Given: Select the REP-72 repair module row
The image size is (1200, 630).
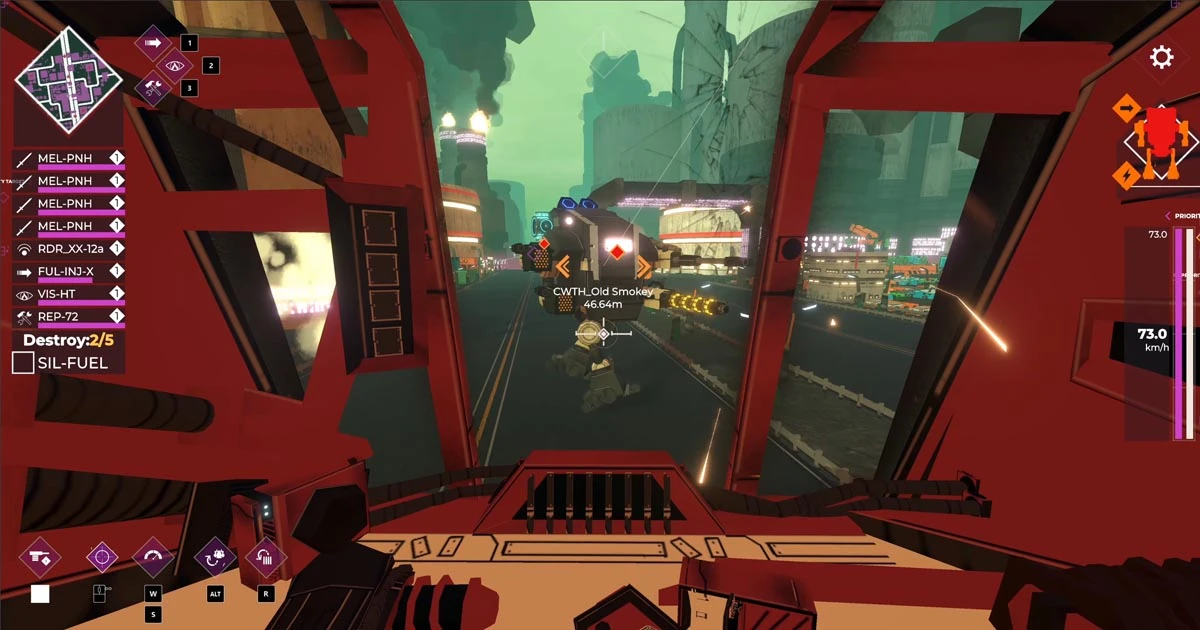Looking at the screenshot, I should pos(68,317).
